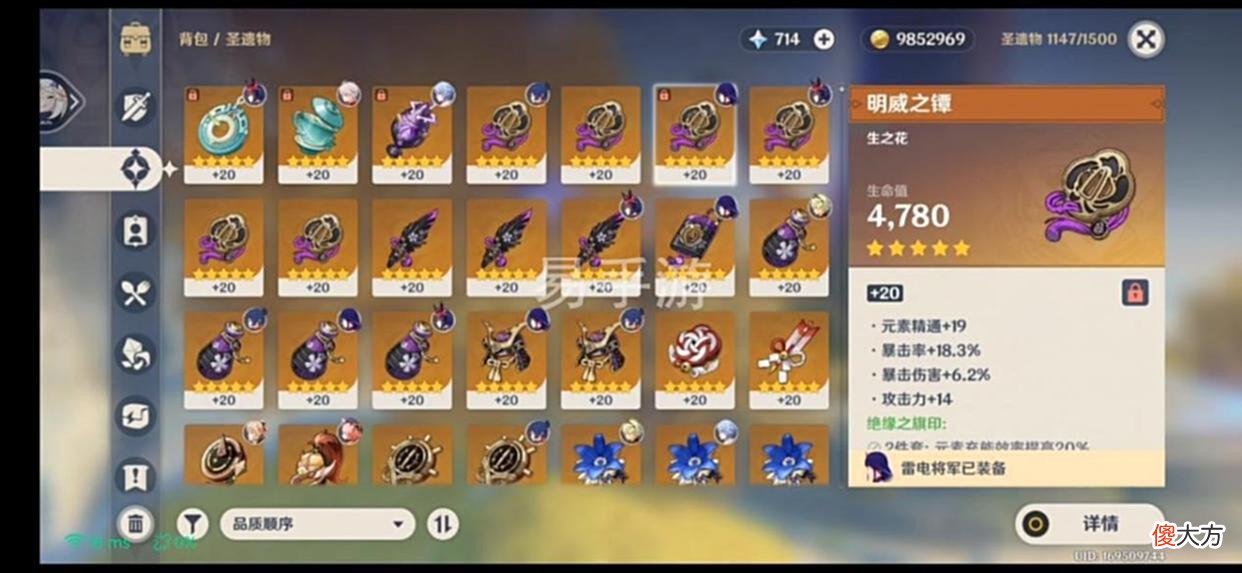The height and width of the screenshot is (573, 1242).
Task: Switch to the weapons tab
Action: [136, 106]
